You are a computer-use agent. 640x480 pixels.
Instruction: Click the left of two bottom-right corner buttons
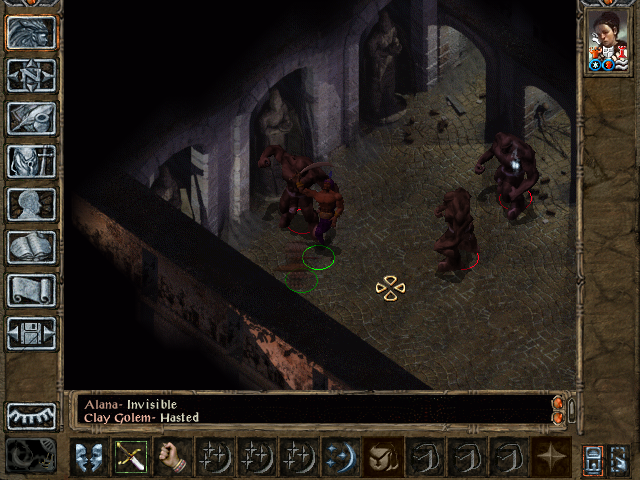pos(594,458)
